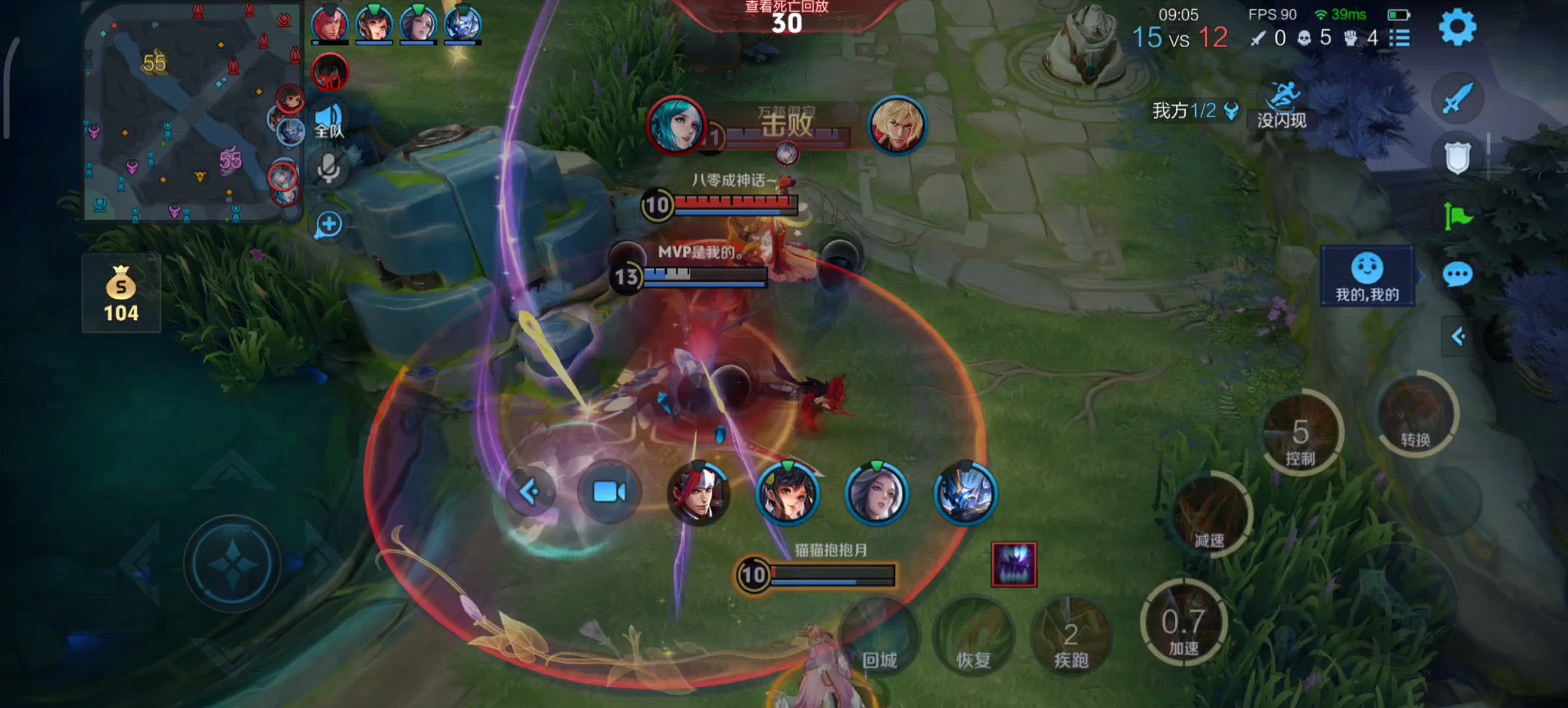Cast the 减速 slow skill
Screen dimensions: 1568x708
(x=1209, y=515)
